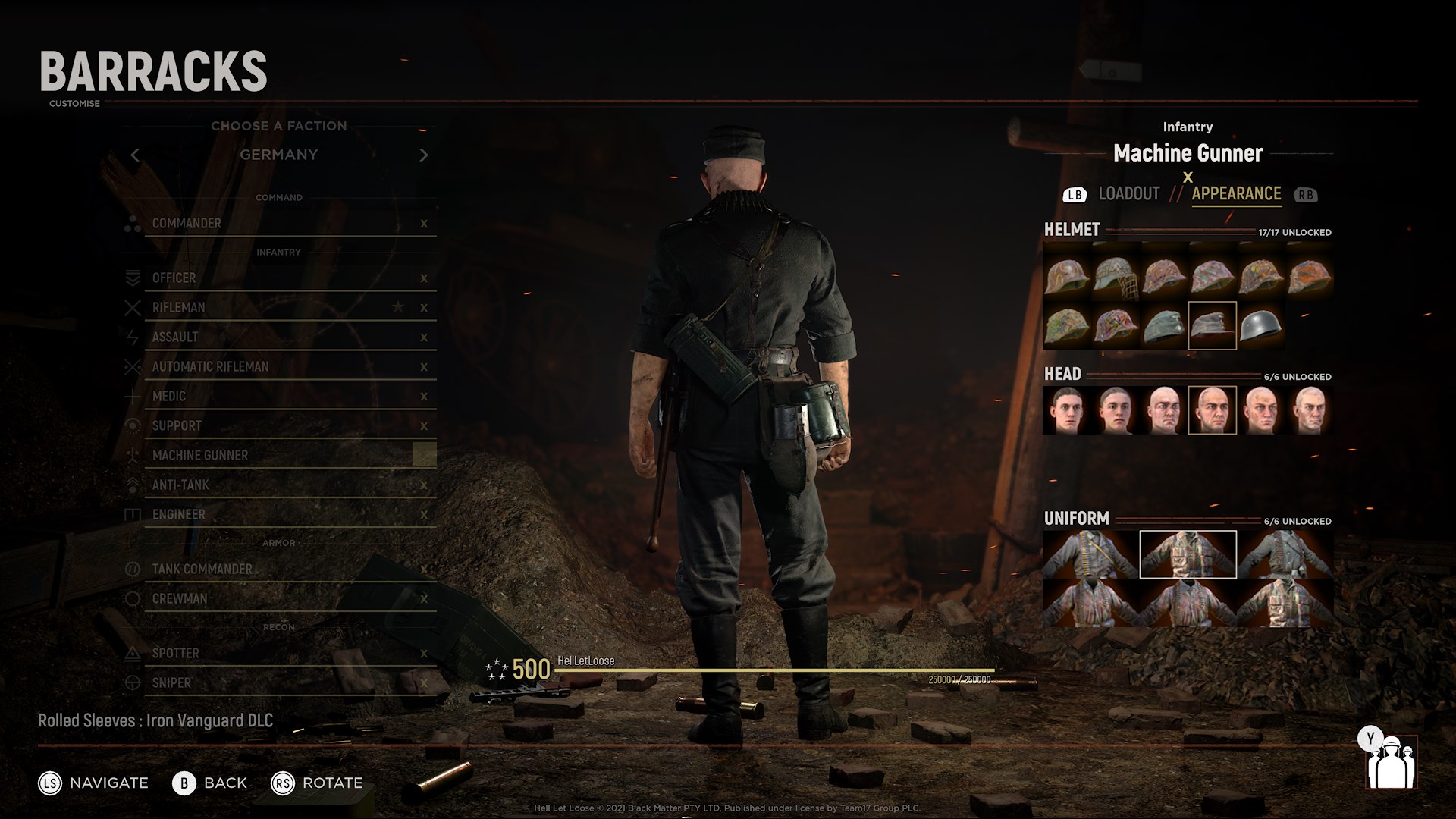The image size is (1456, 819).
Task: Select the fourth bald head option
Action: click(1213, 409)
